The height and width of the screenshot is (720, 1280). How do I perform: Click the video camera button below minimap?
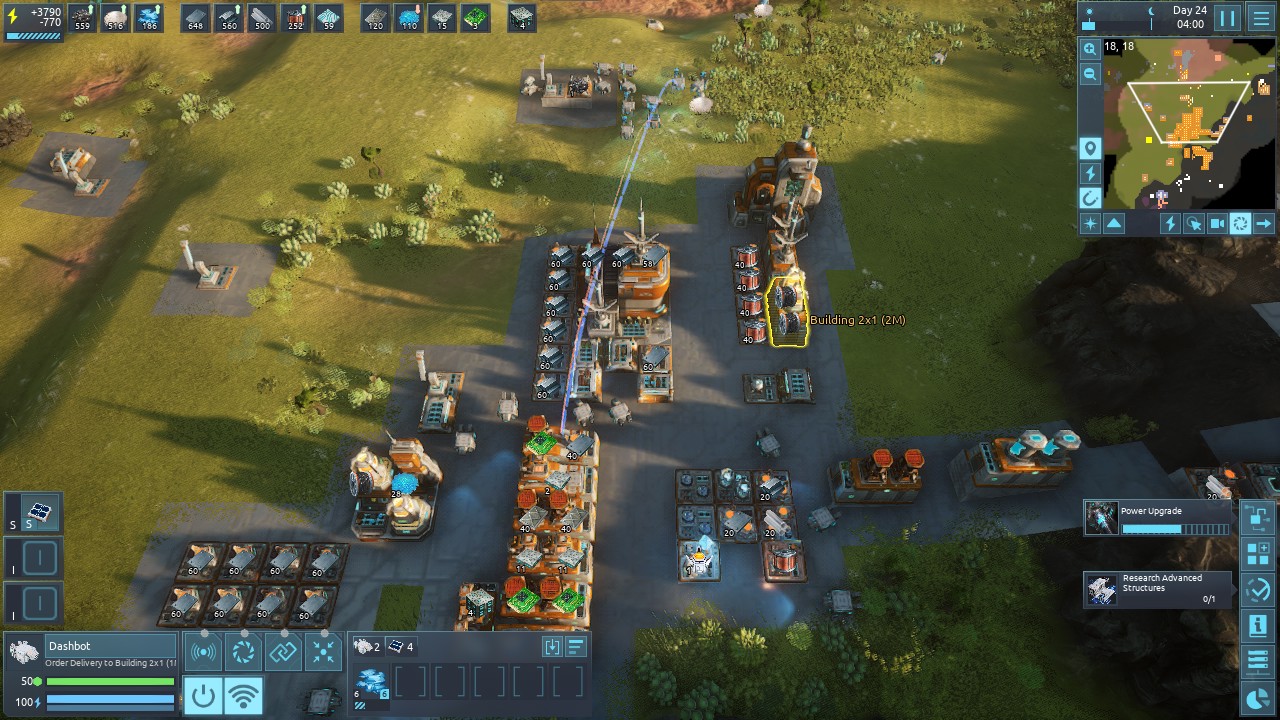(x=1216, y=224)
